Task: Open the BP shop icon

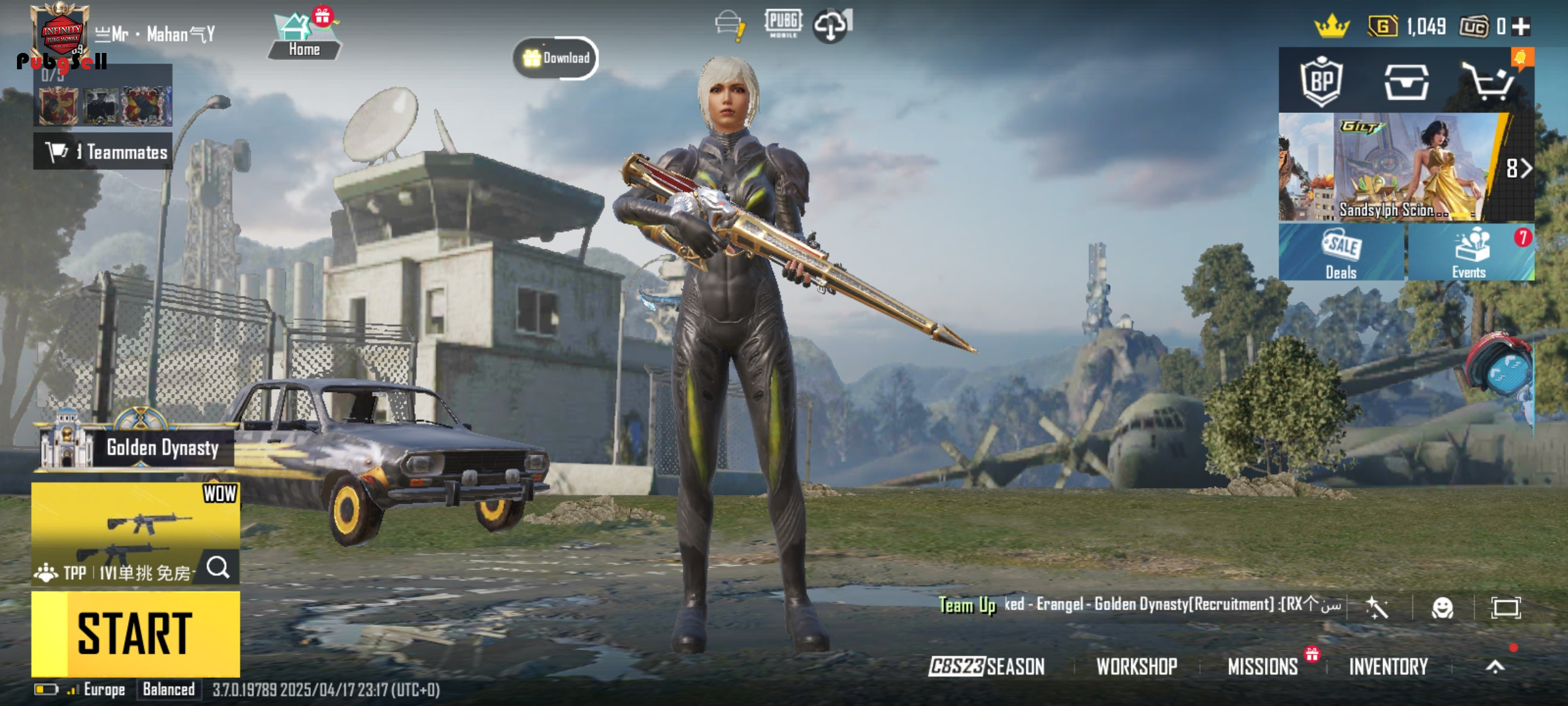Action: click(x=1321, y=82)
